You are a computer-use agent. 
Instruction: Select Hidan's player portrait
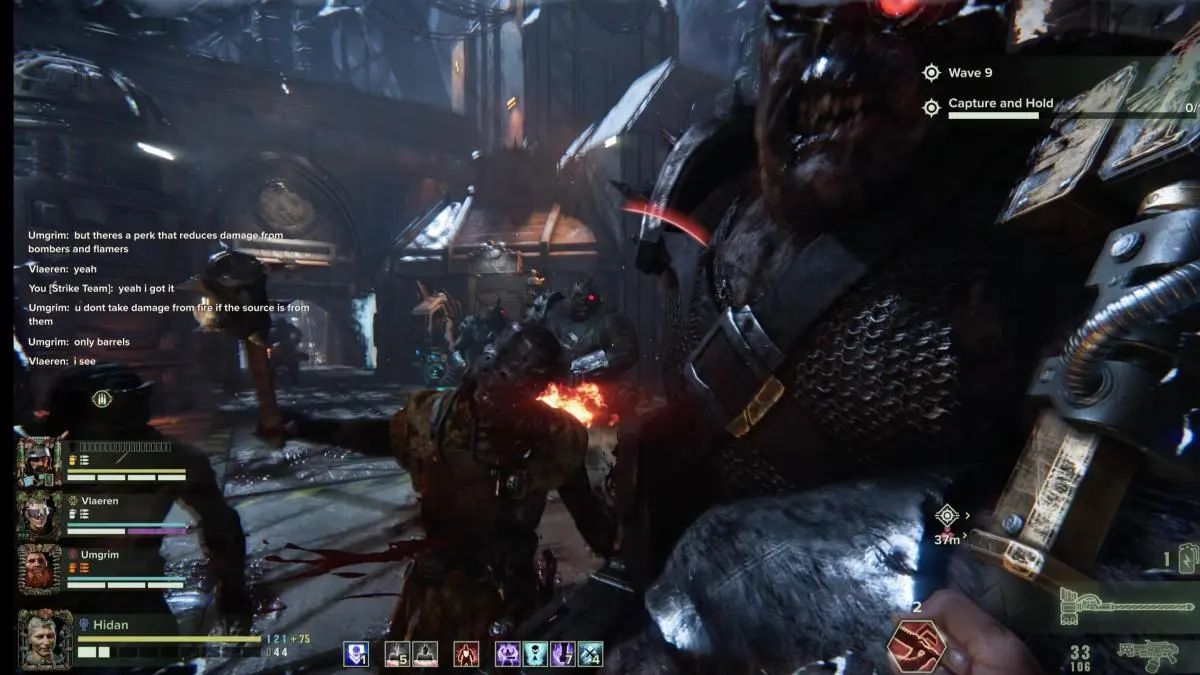[x=45, y=639]
